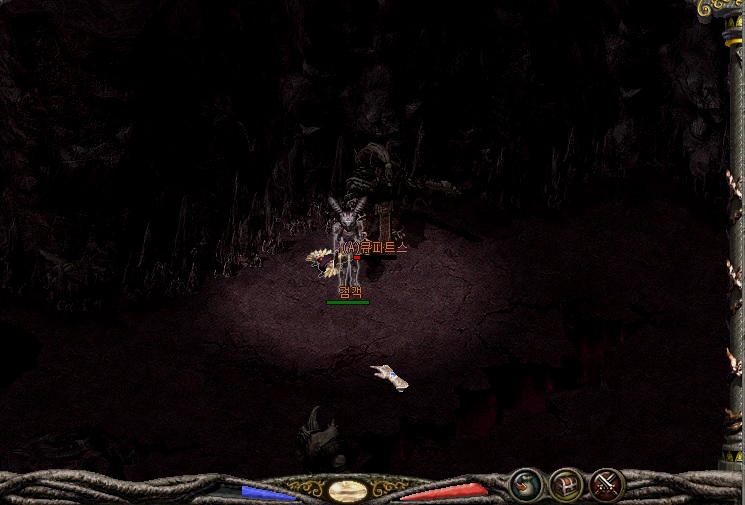Click the crossed swords combat icon
745x505 pixels.
(x=606, y=486)
